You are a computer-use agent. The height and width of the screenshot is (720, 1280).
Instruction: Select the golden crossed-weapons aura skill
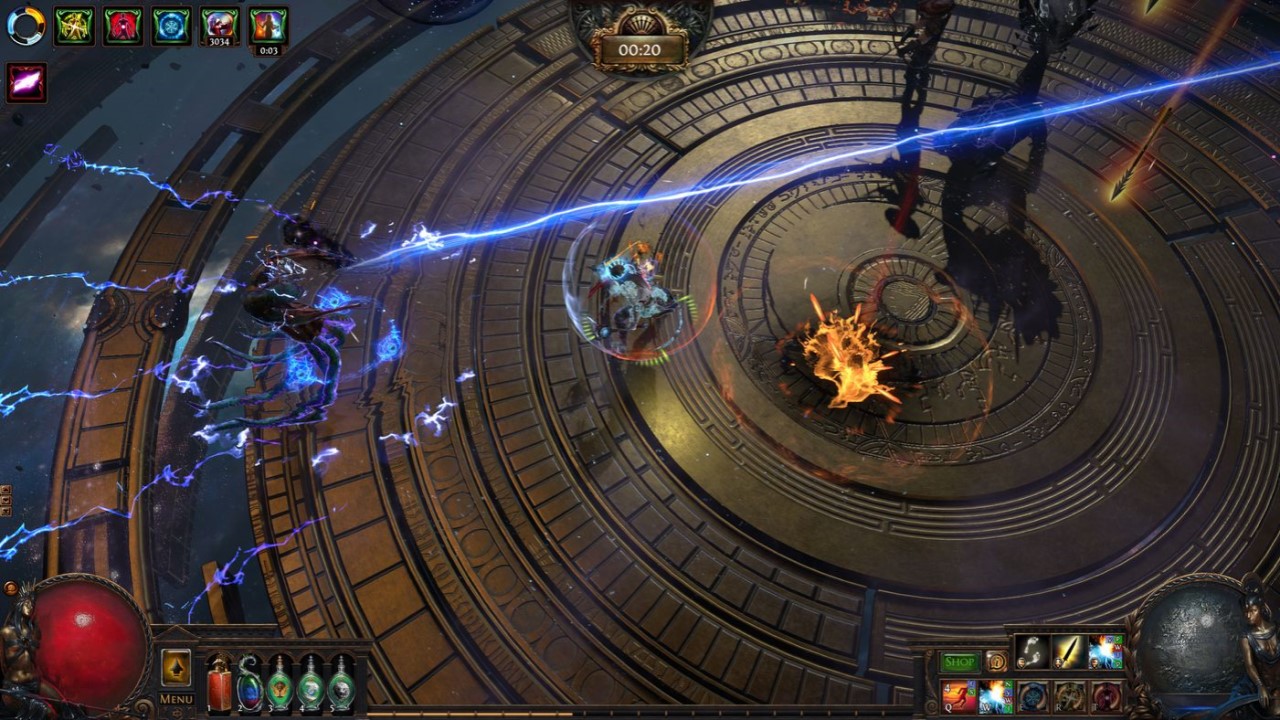pos(1069,696)
